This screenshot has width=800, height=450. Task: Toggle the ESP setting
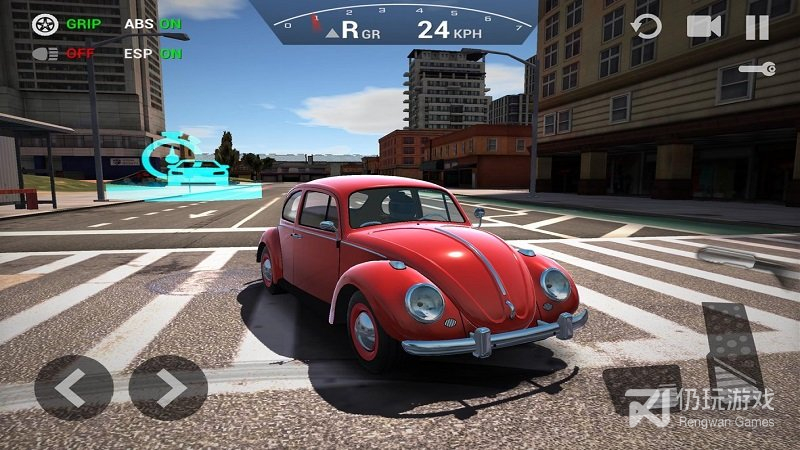tap(153, 53)
